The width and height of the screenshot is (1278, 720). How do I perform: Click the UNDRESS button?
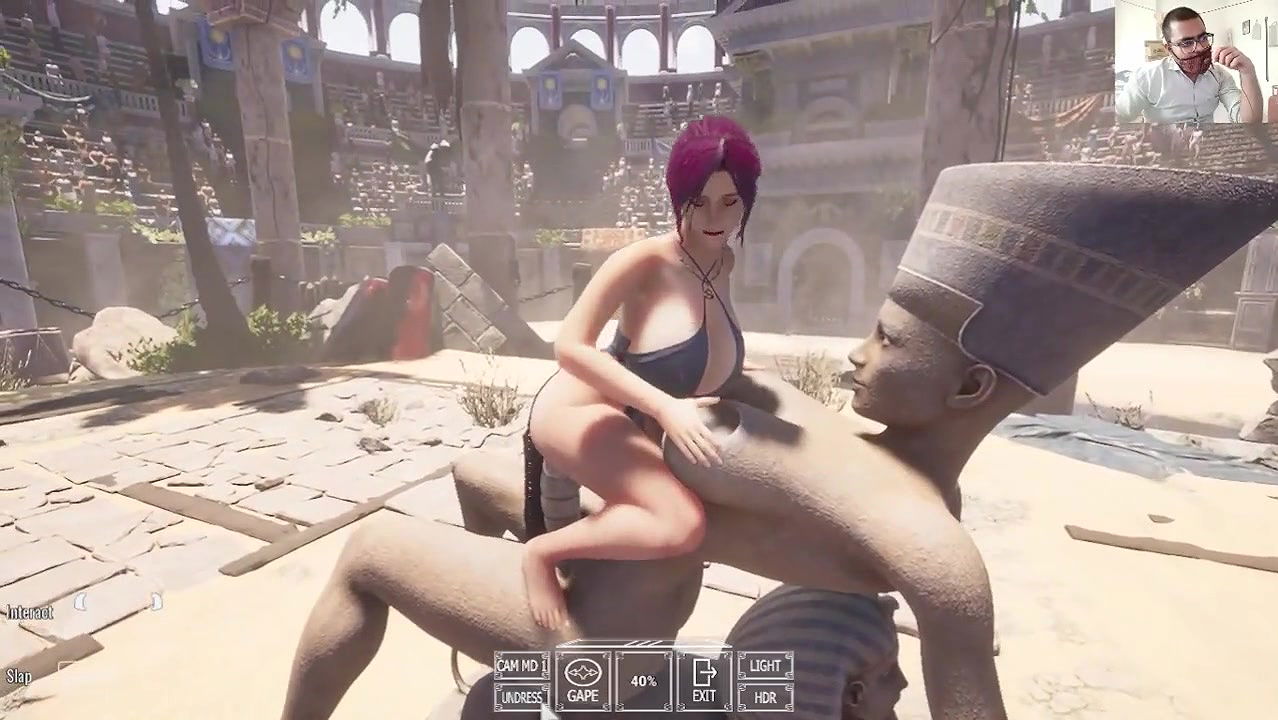(x=521, y=697)
